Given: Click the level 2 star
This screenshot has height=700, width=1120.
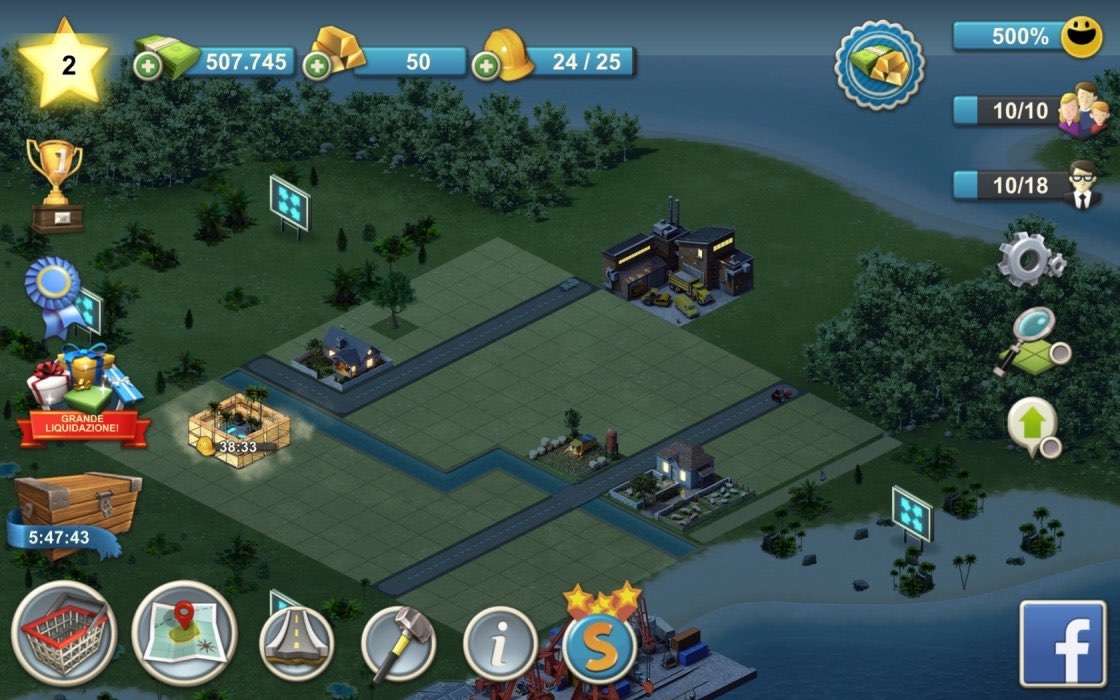Looking at the screenshot, I should 66,64.
